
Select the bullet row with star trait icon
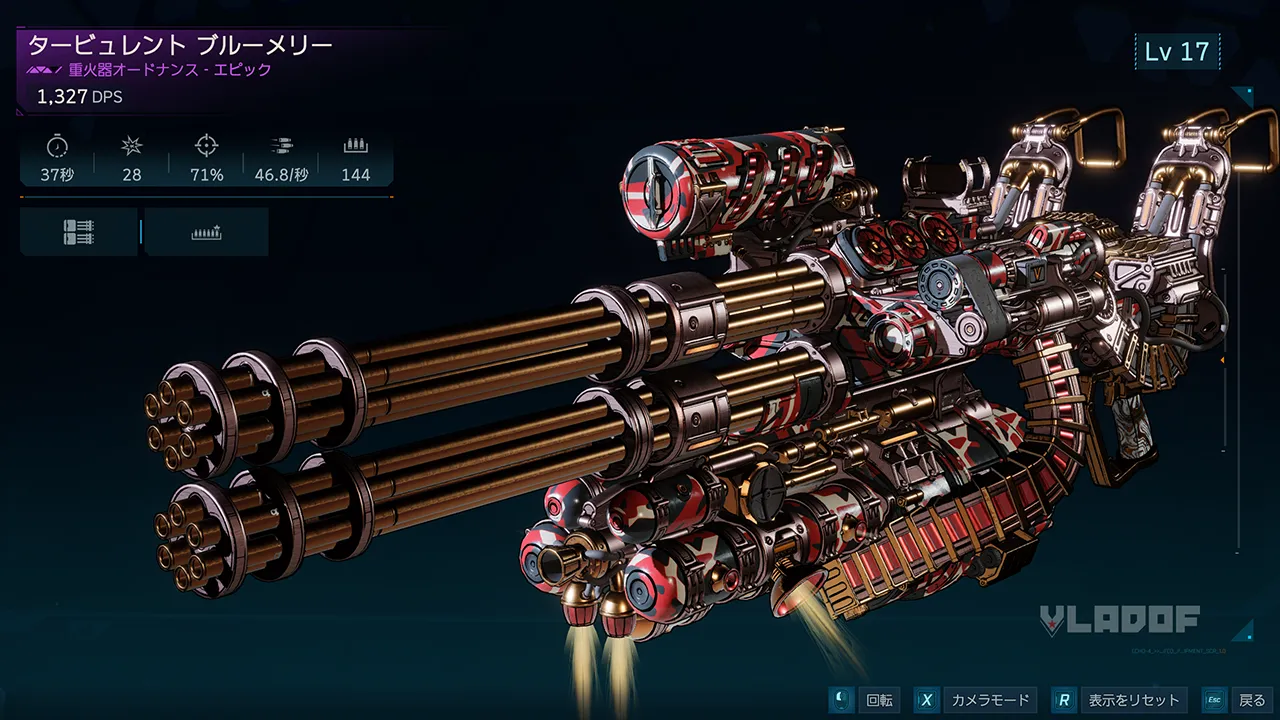pos(206,232)
